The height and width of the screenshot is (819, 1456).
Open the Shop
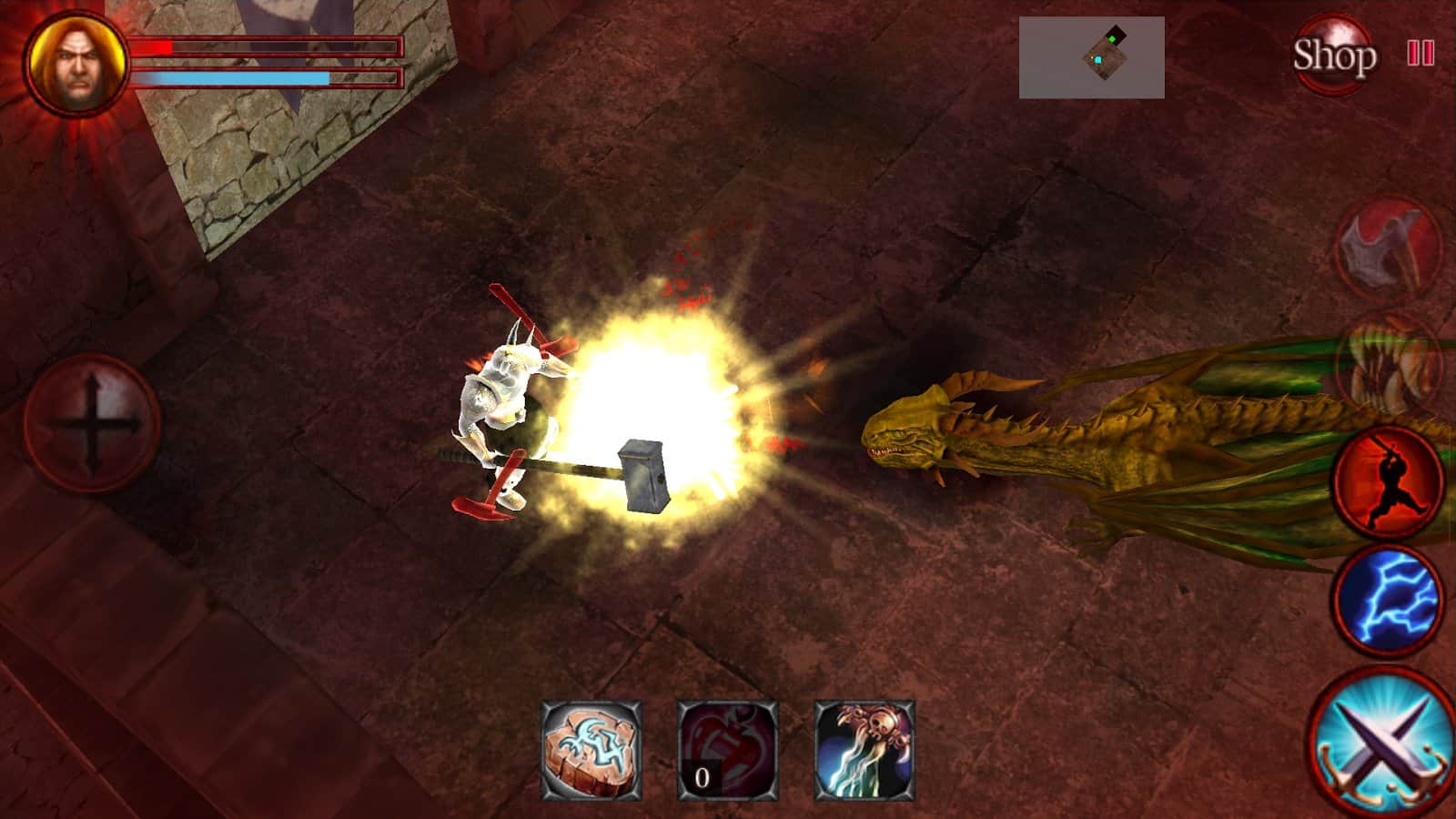1334,56
